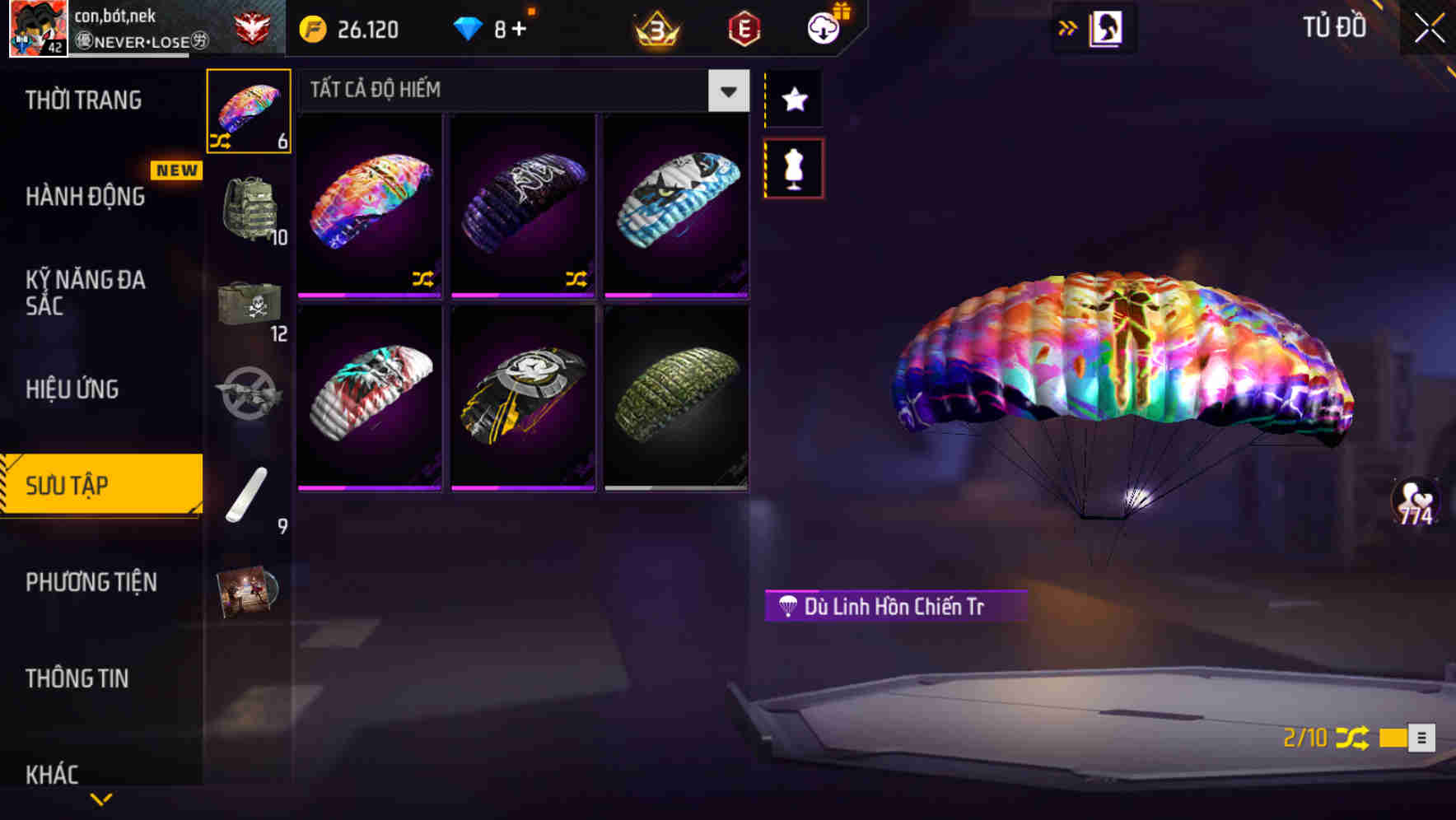Click the diamond currency icon
This screenshot has width=1456, height=820.
click(x=469, y=27)
